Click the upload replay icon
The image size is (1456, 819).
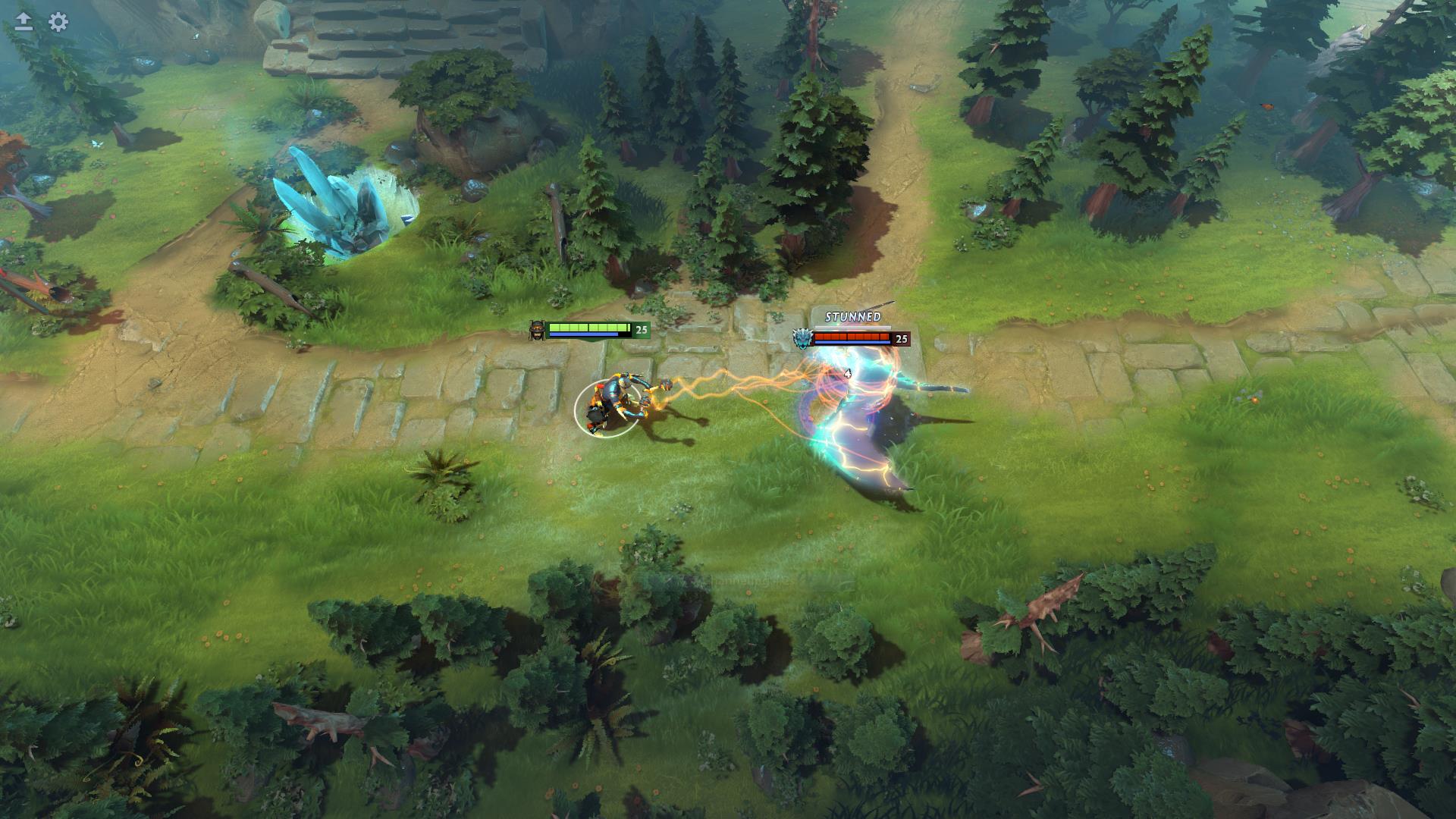(x=23, y=22)
